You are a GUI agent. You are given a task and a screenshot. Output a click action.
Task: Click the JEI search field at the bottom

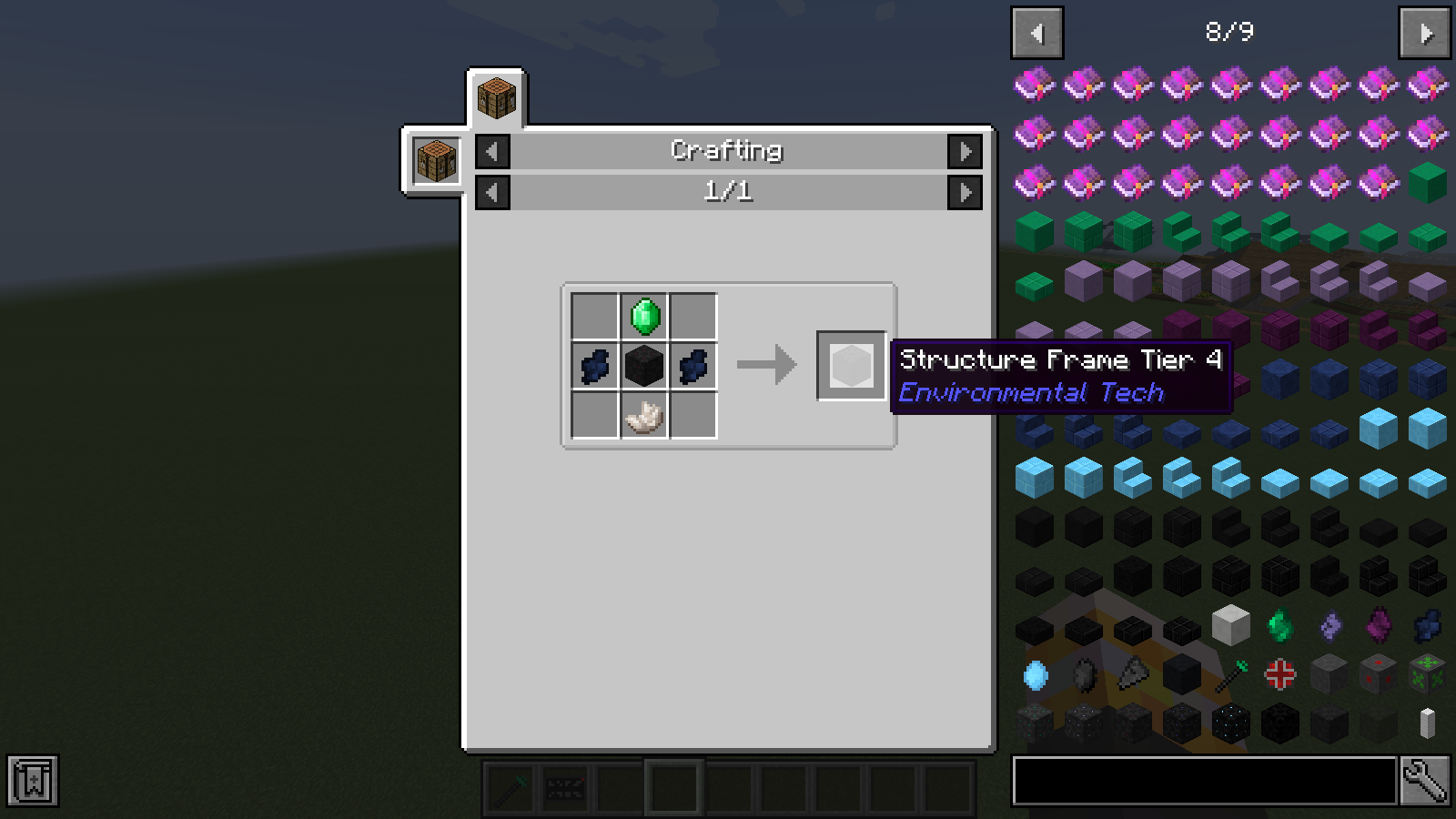click(x=1201, y=780)
